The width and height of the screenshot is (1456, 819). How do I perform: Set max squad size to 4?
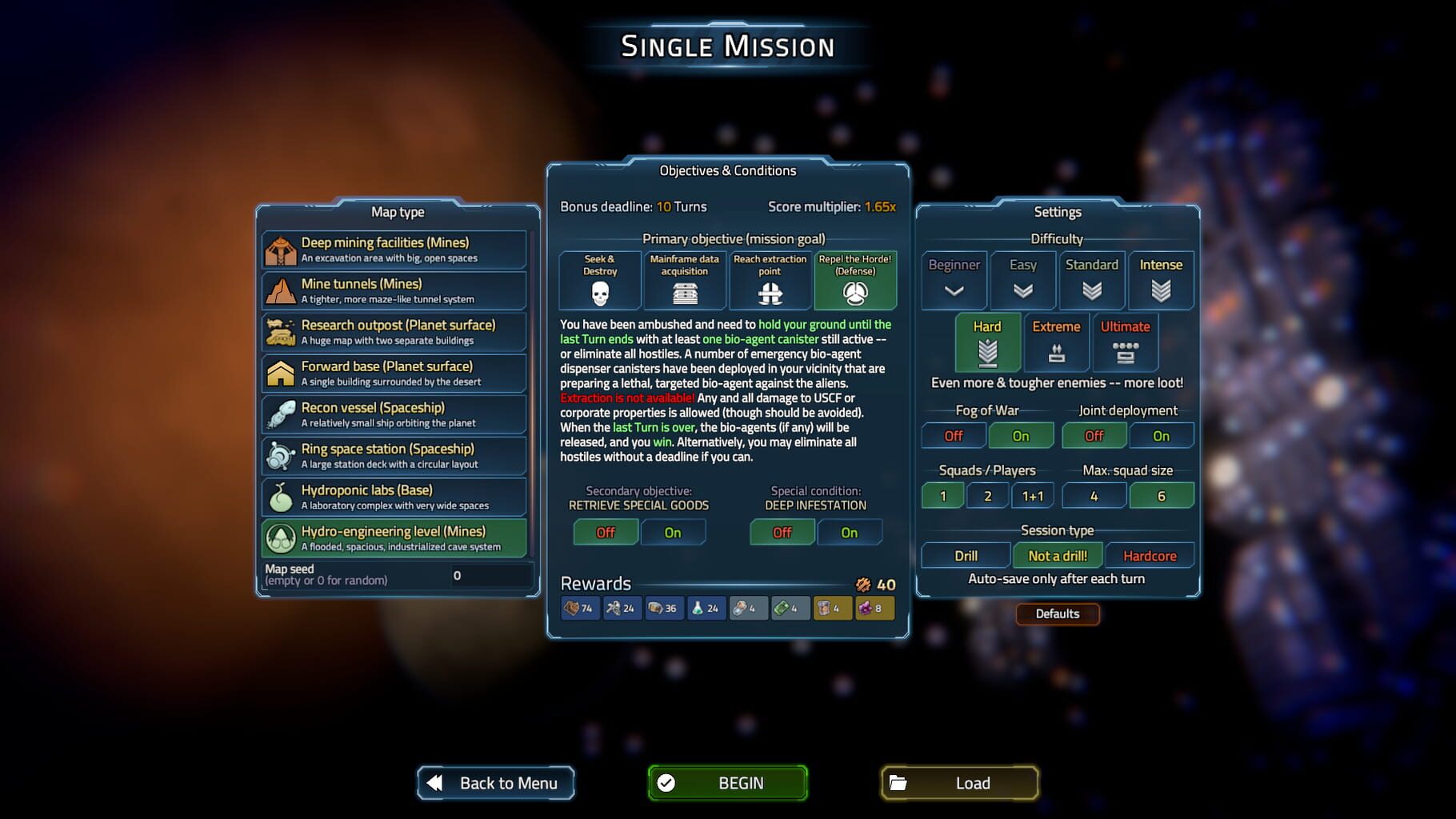pos(1094,495)
